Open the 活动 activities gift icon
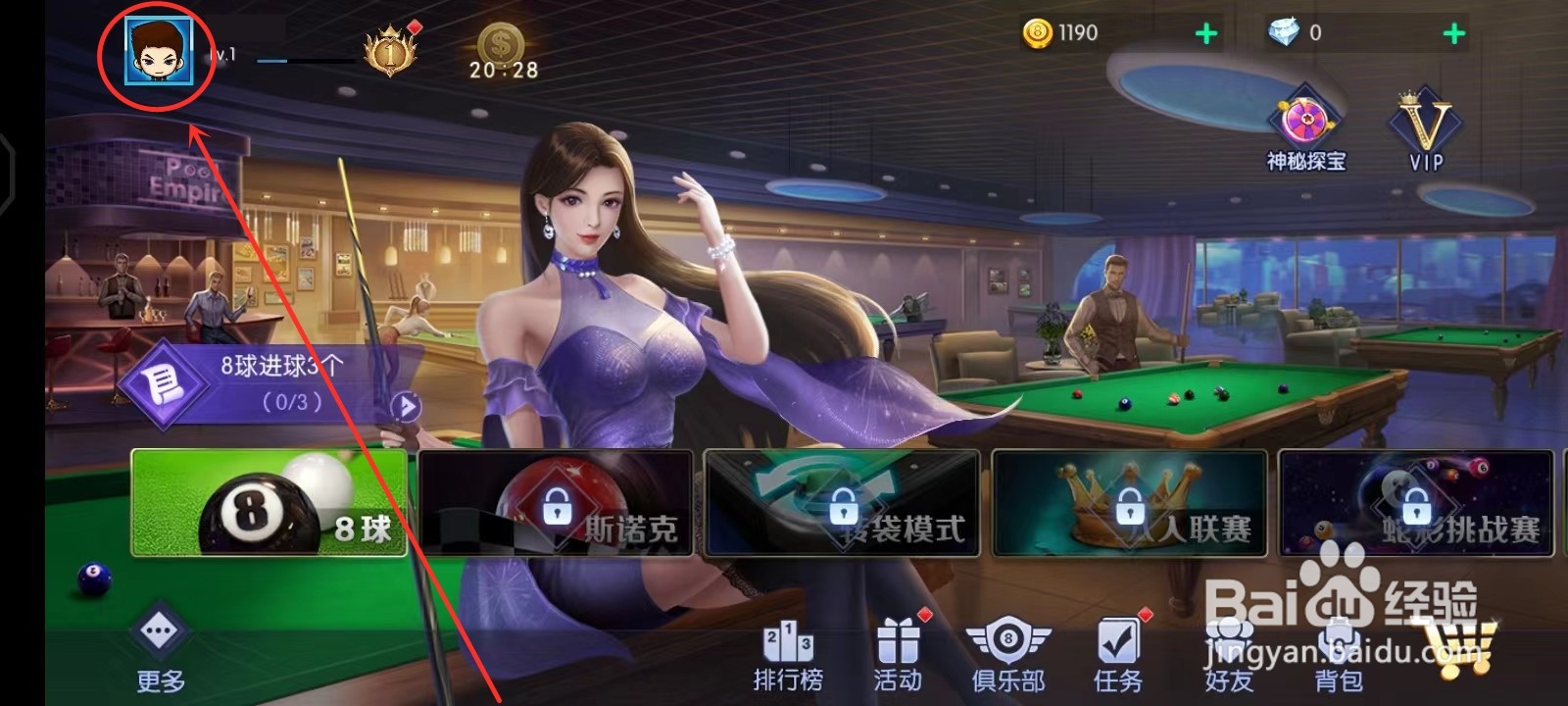 [897, 647]
